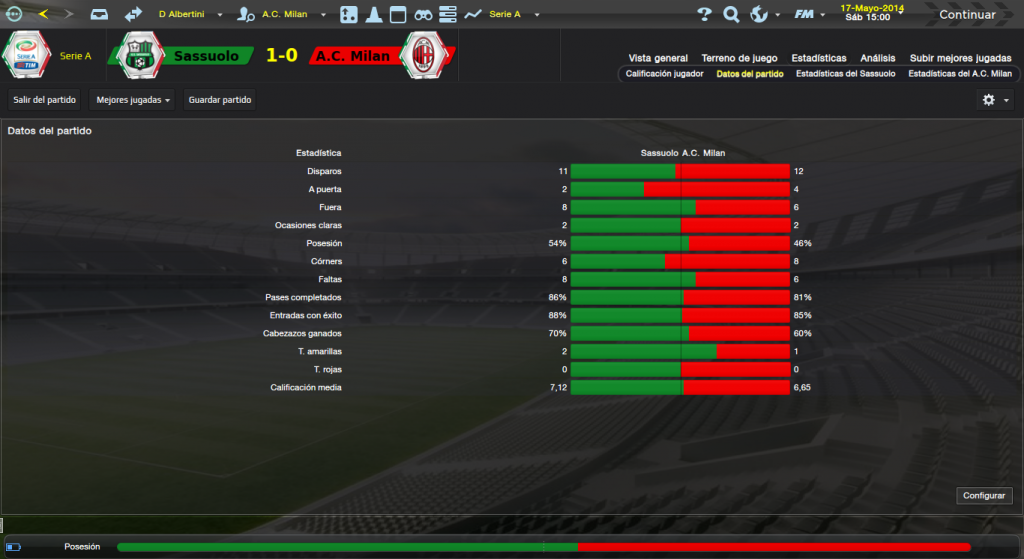This screenshot has height=559, width=1024.
Task: Open Estadísticas del A.C. Milan sub-tab
Action: tap(960, 74)
